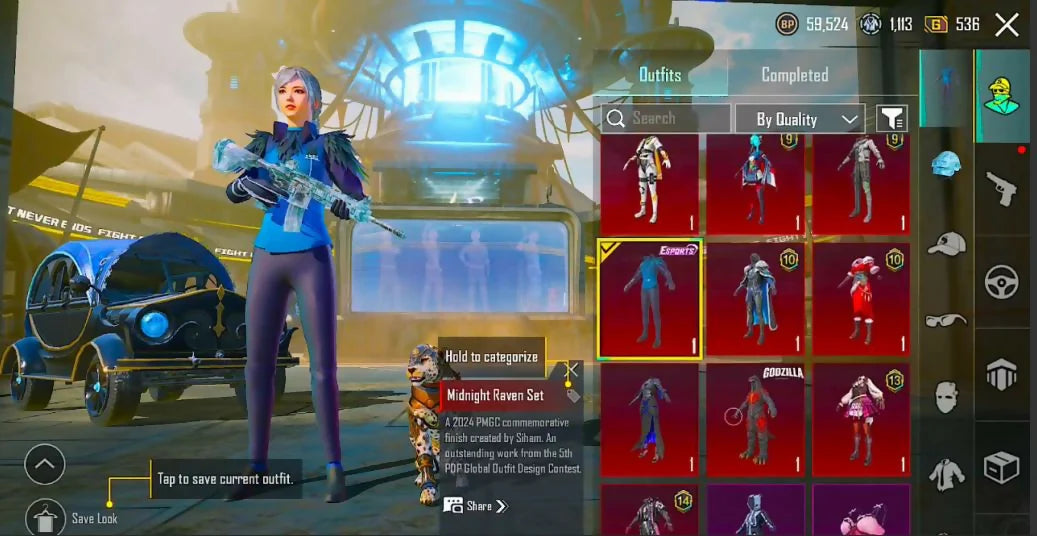Select the pink level 13 outfit
1037x536 pixels.
(x=861, y=418)
